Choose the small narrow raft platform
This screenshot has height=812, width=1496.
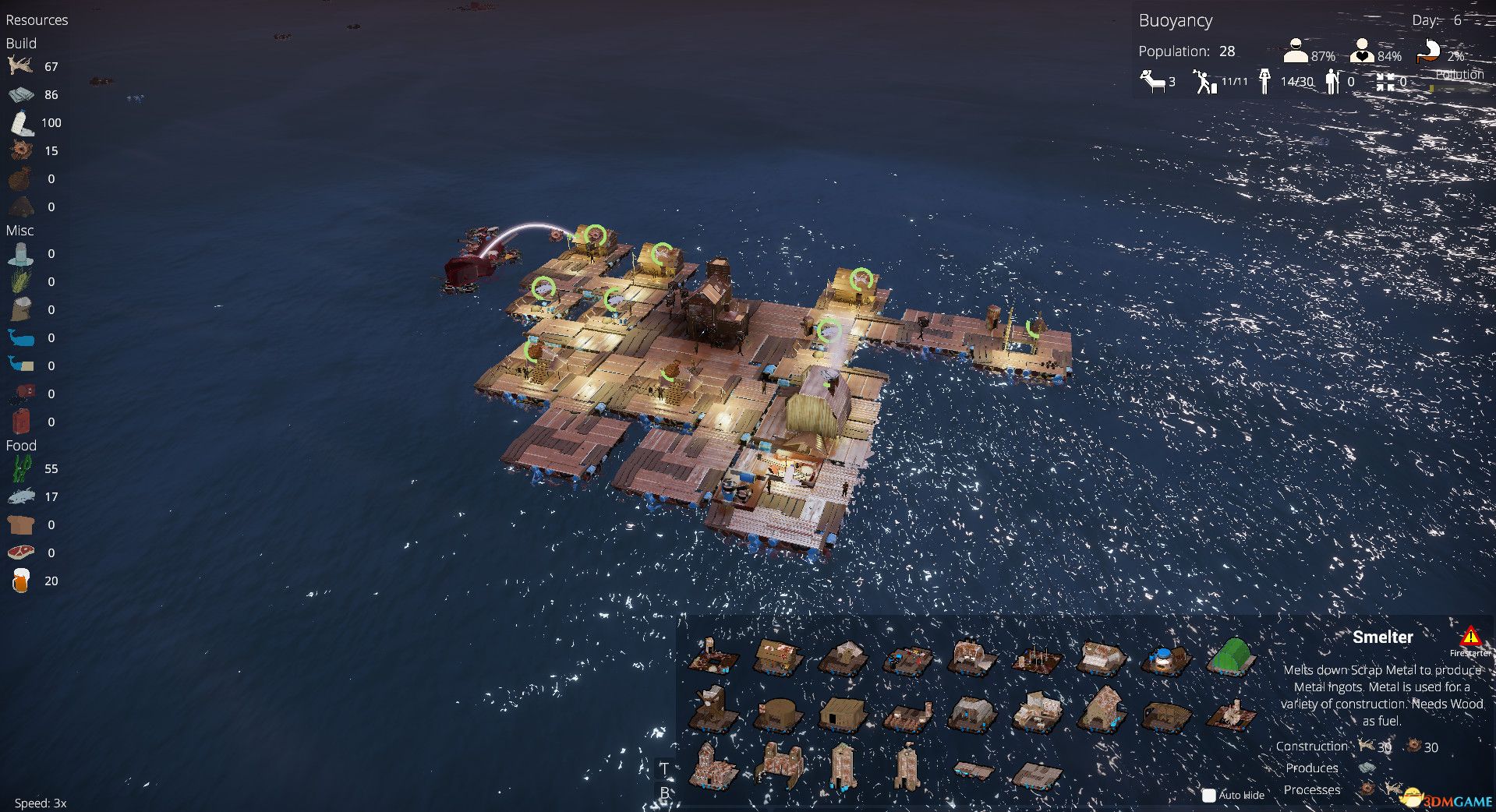click(974, 770)
